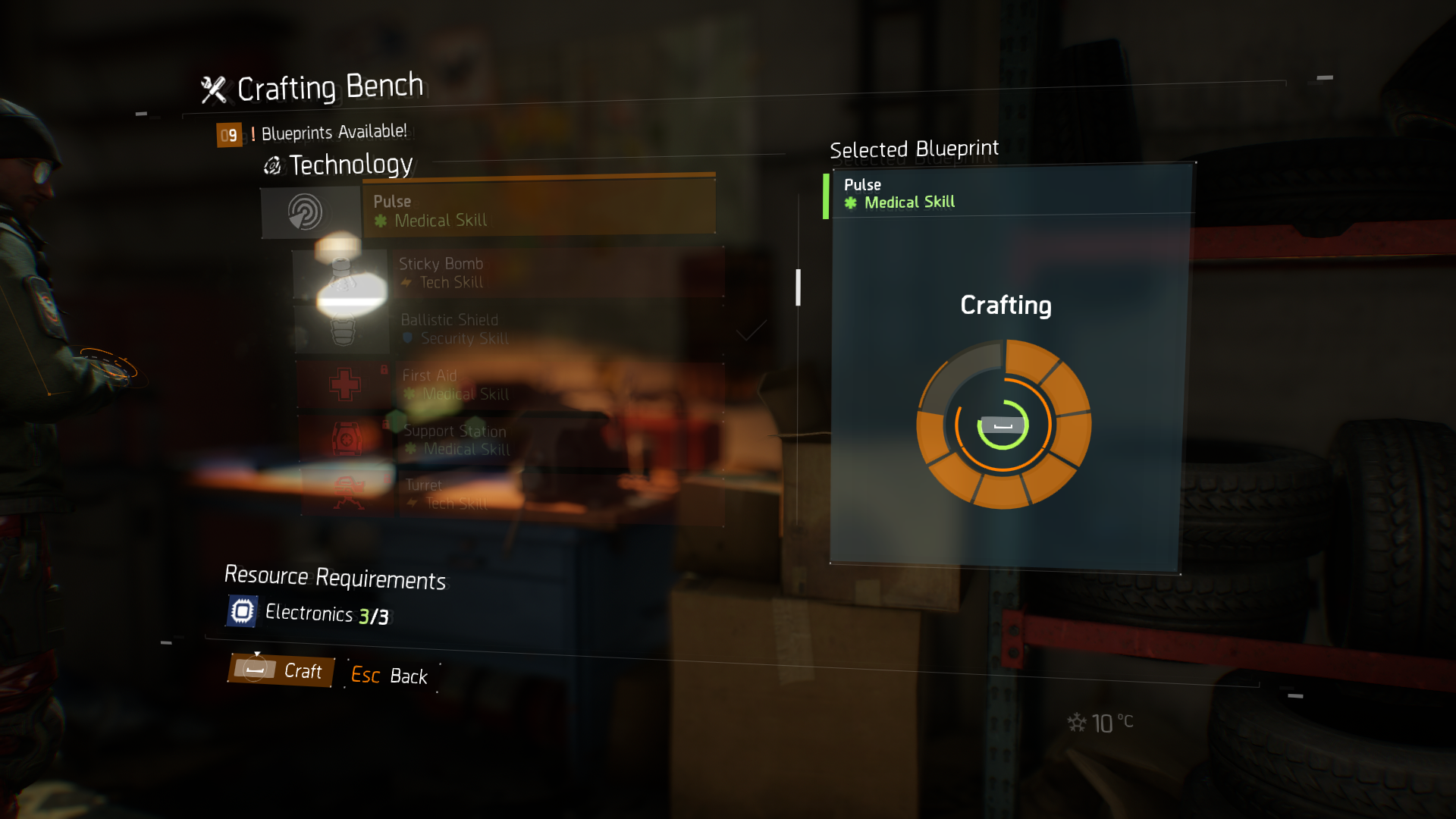
Task: Click the snowflake weather icon
Action: tap(1076, 723)
